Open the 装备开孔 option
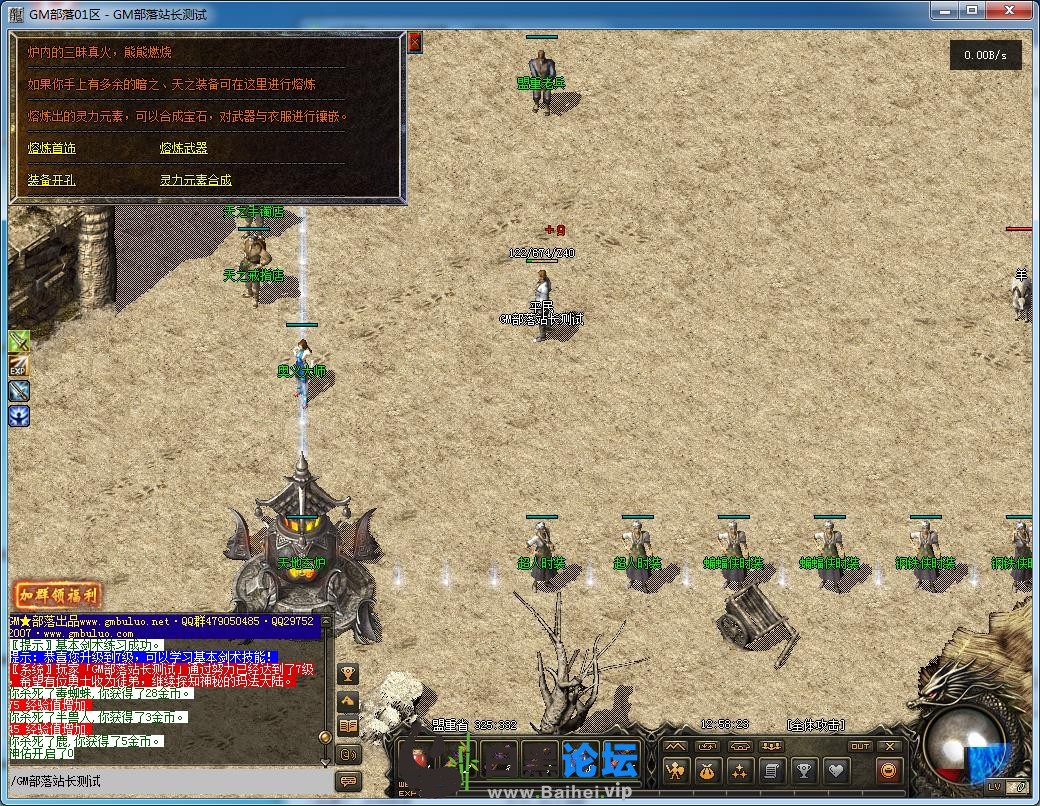 [x=51, y=180]
